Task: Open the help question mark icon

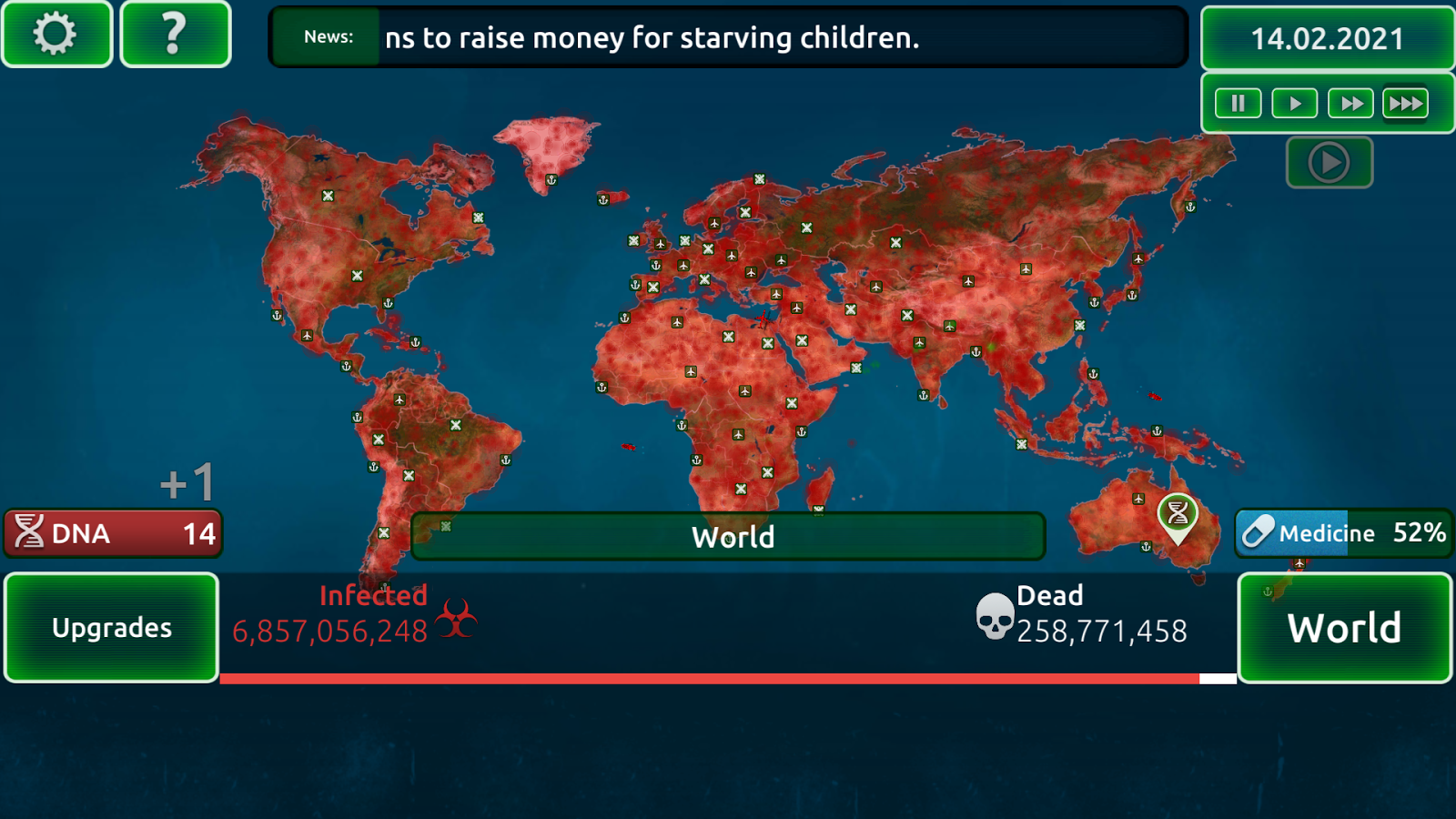Action: (x=173, y=35)
